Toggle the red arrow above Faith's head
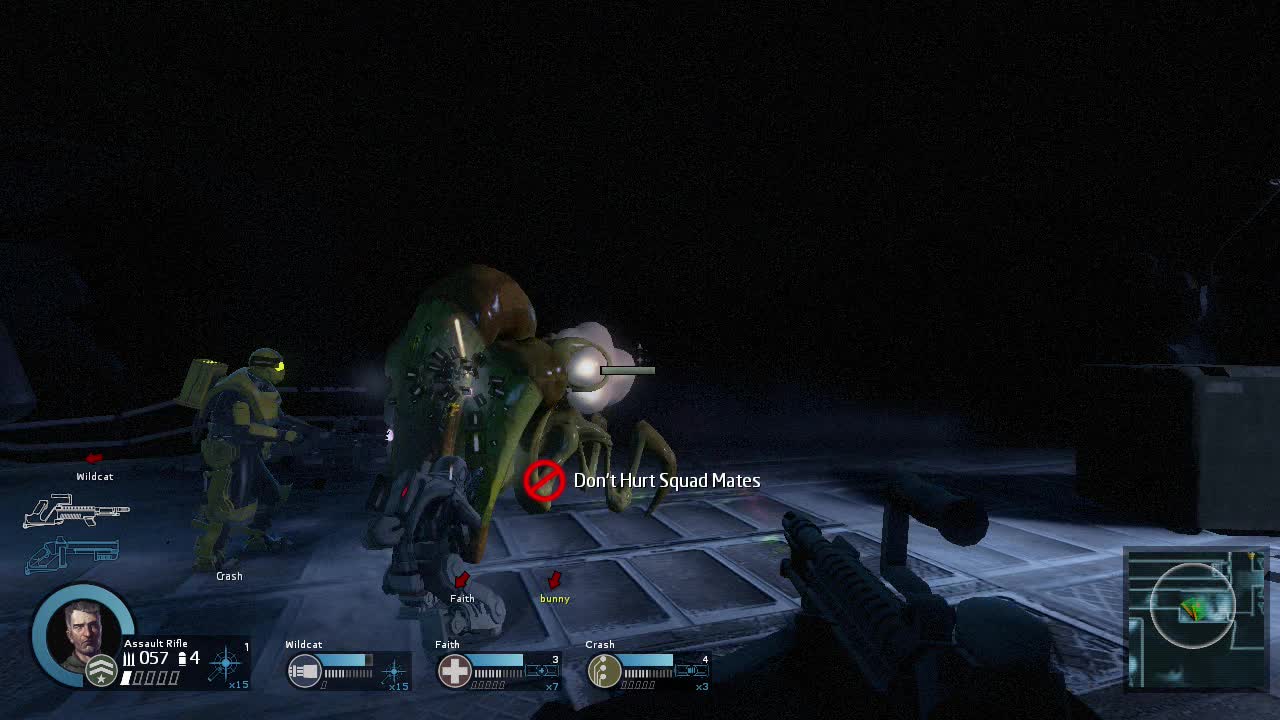Screen dimensions: 1280x720 click(x=461, y=578)
